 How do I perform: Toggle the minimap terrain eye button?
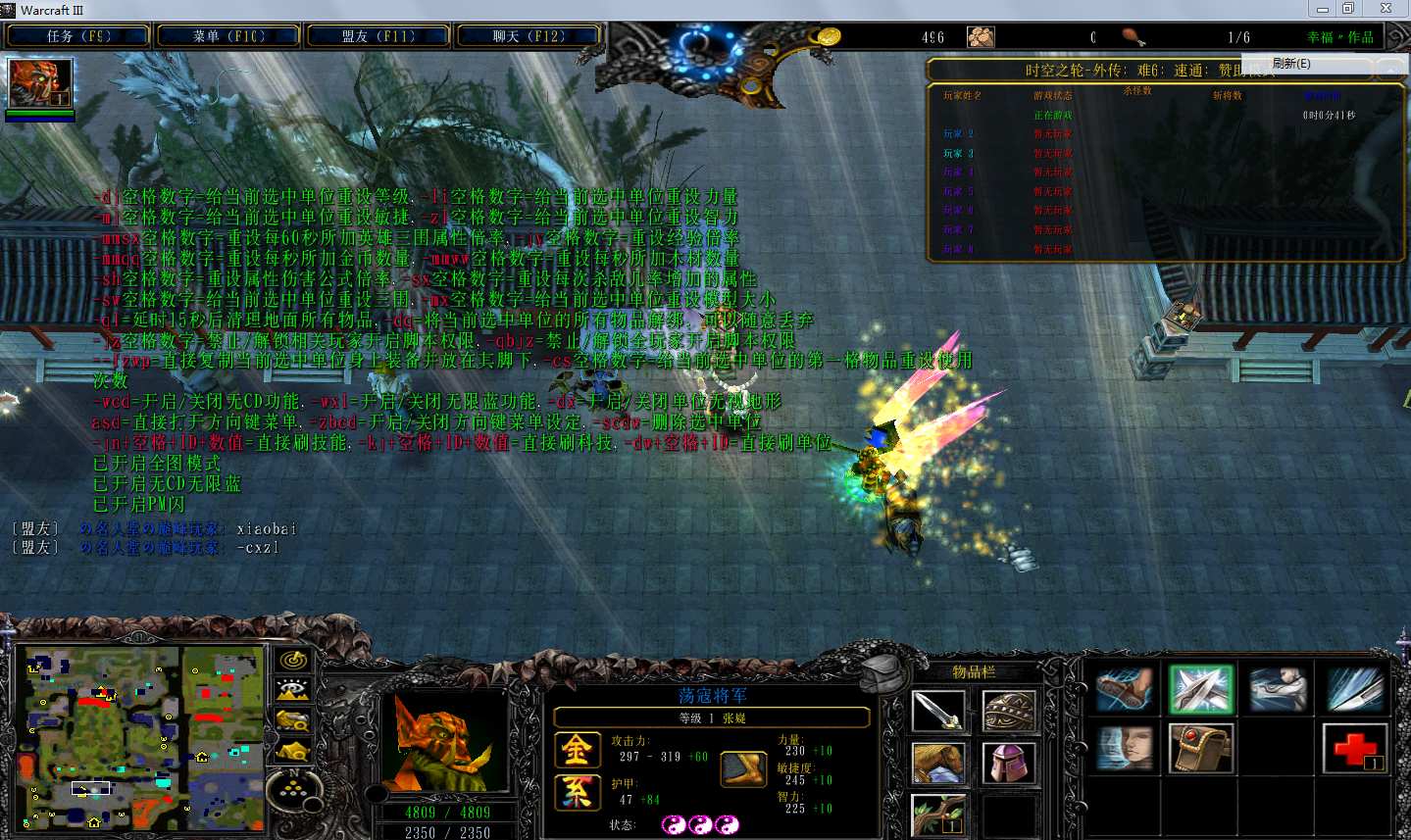[293, 691]
